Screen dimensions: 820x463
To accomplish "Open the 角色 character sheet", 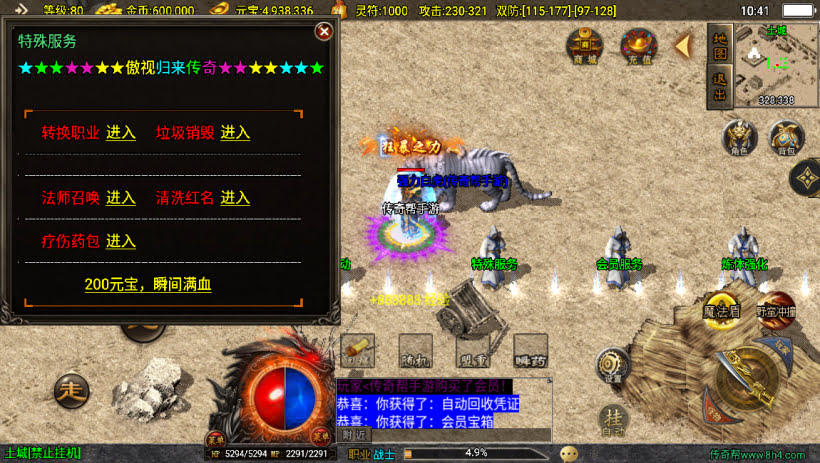I will click(740, 137).
